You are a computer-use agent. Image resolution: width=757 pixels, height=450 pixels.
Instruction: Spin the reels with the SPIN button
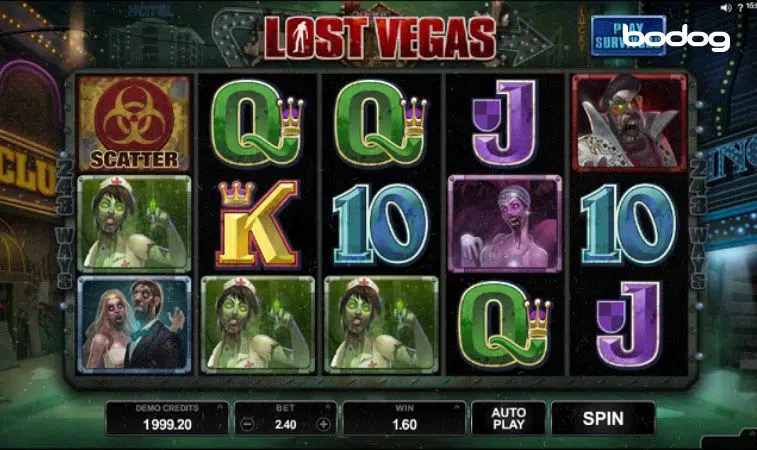602,417
